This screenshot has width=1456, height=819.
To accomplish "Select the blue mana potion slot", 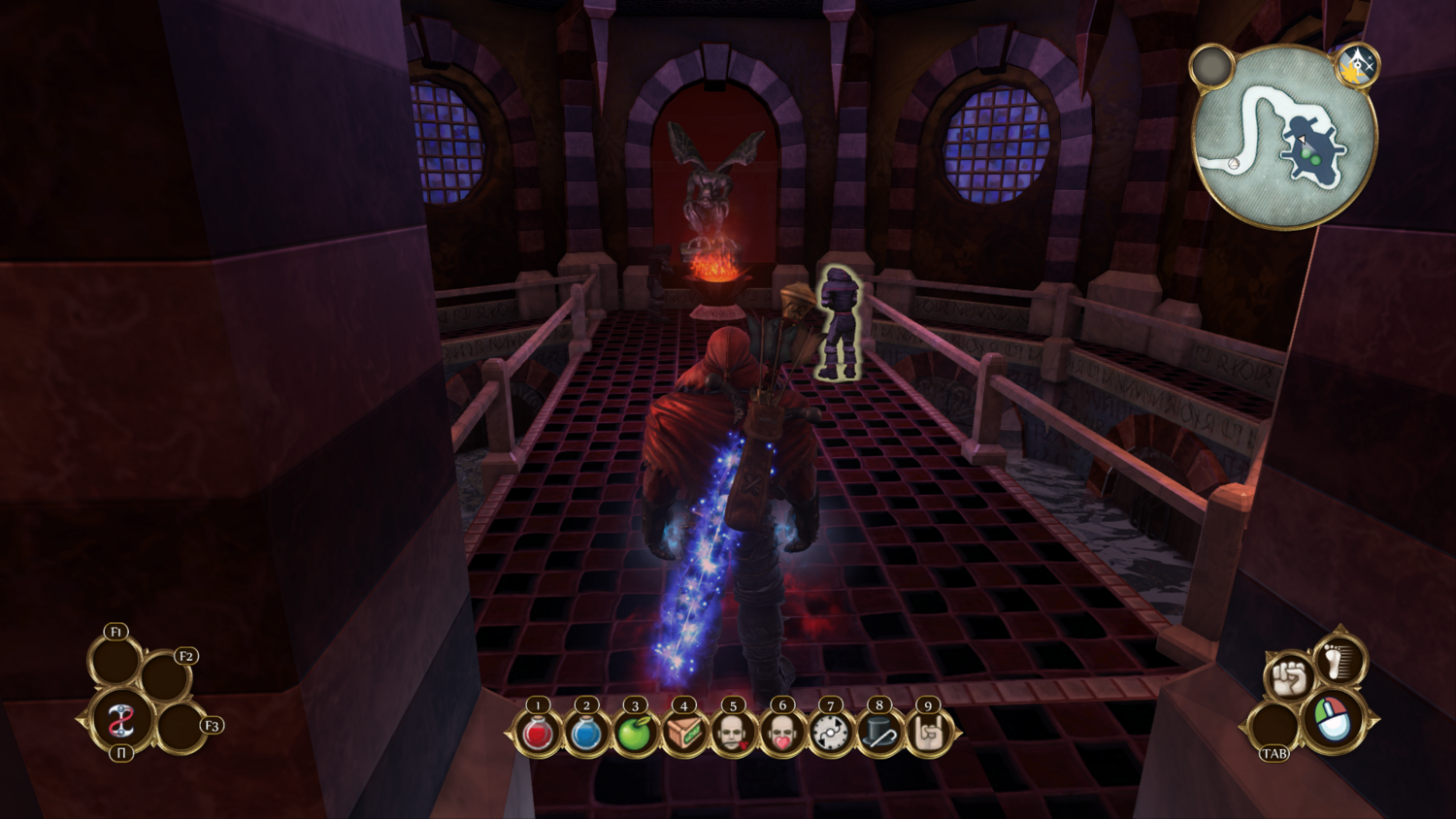I will coord(586,734).
